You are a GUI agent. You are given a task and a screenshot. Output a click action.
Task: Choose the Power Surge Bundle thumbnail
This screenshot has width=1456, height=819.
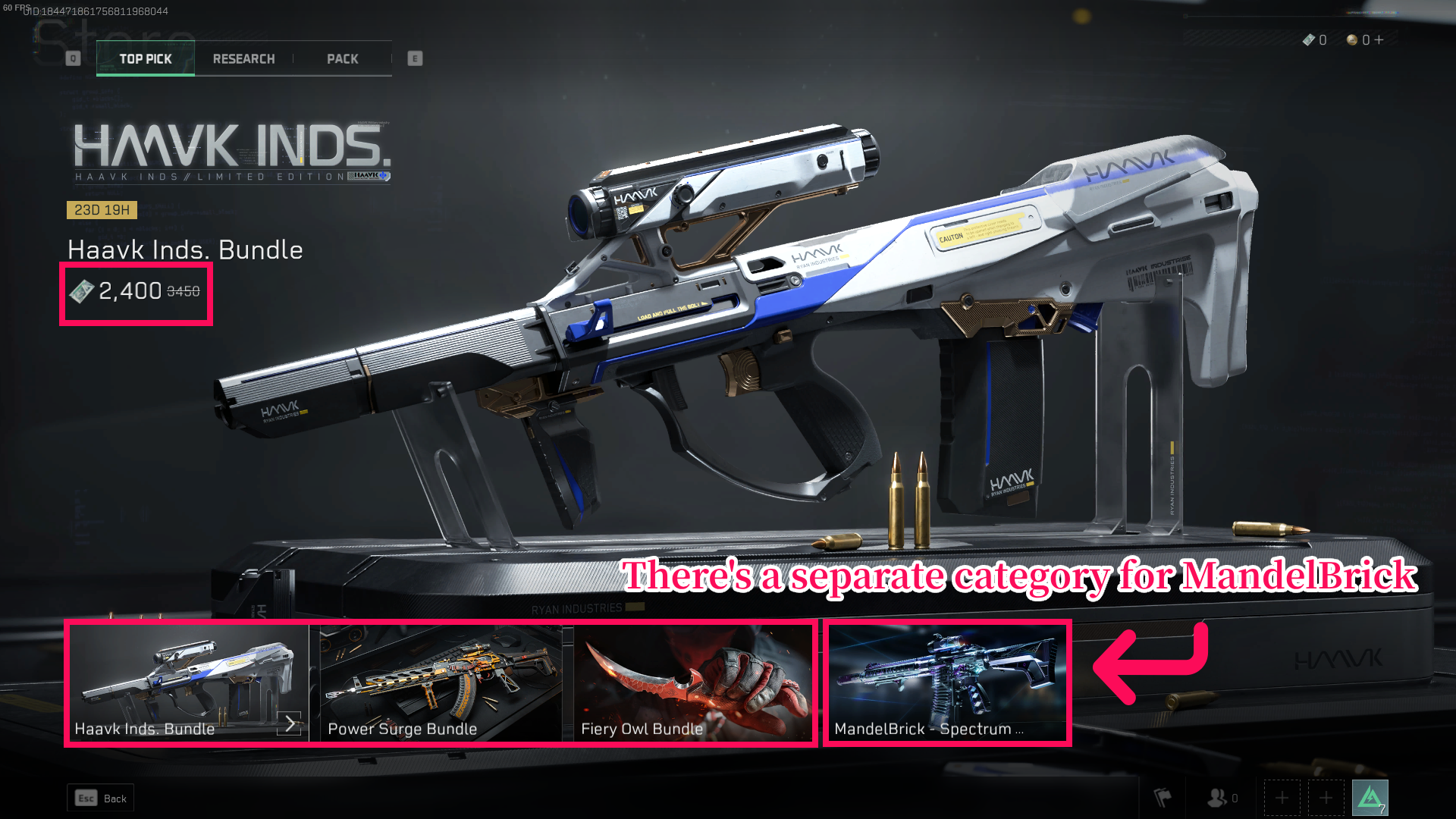pyautogui.click(x=441, y=681)
